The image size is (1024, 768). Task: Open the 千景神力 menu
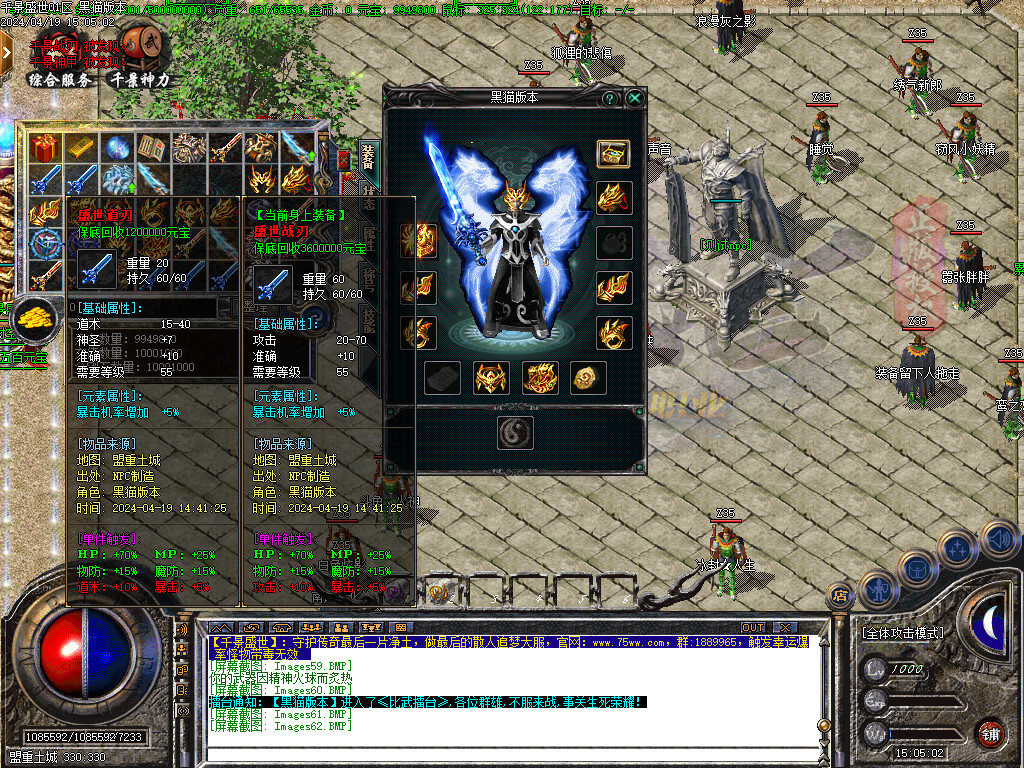(x=140, y=80)
